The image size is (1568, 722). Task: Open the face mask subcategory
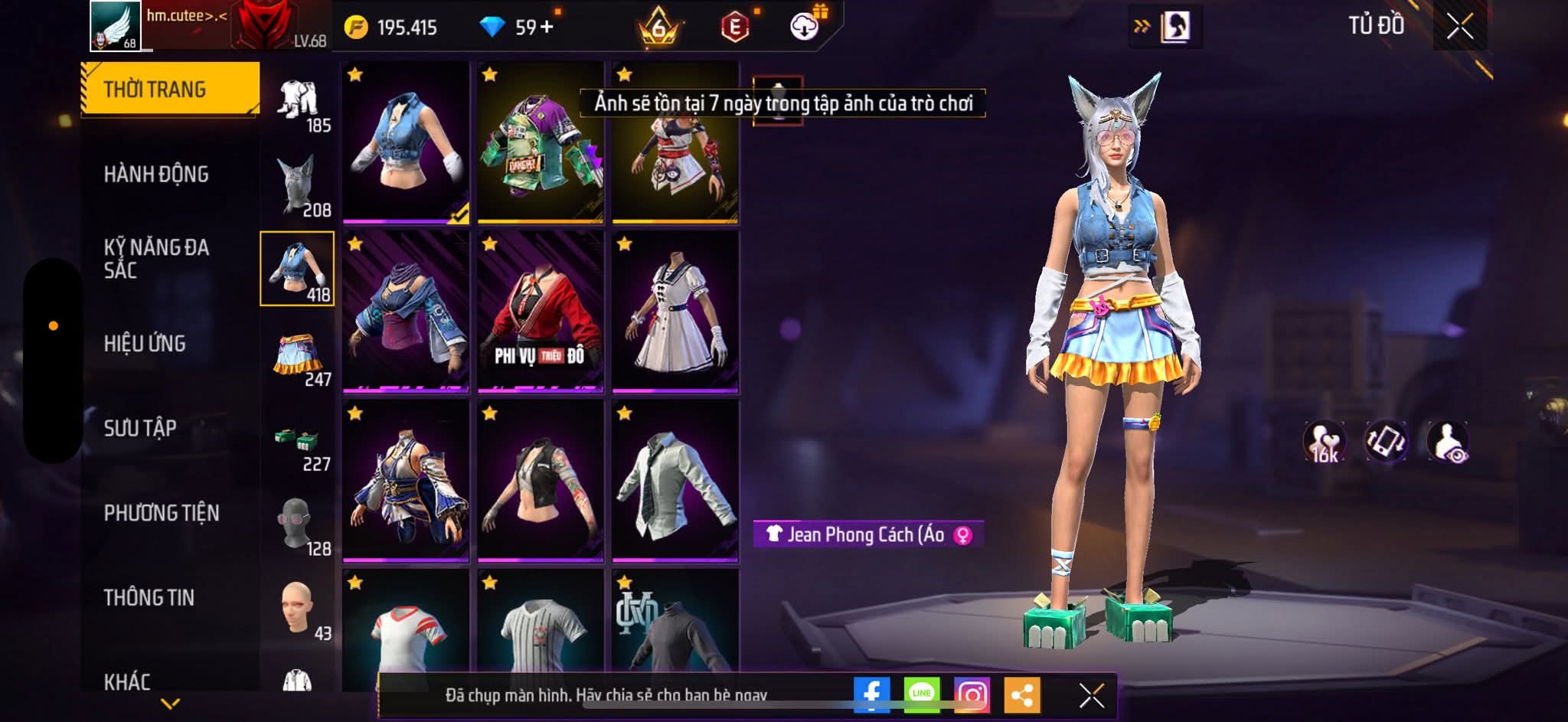tap(298, 525)
